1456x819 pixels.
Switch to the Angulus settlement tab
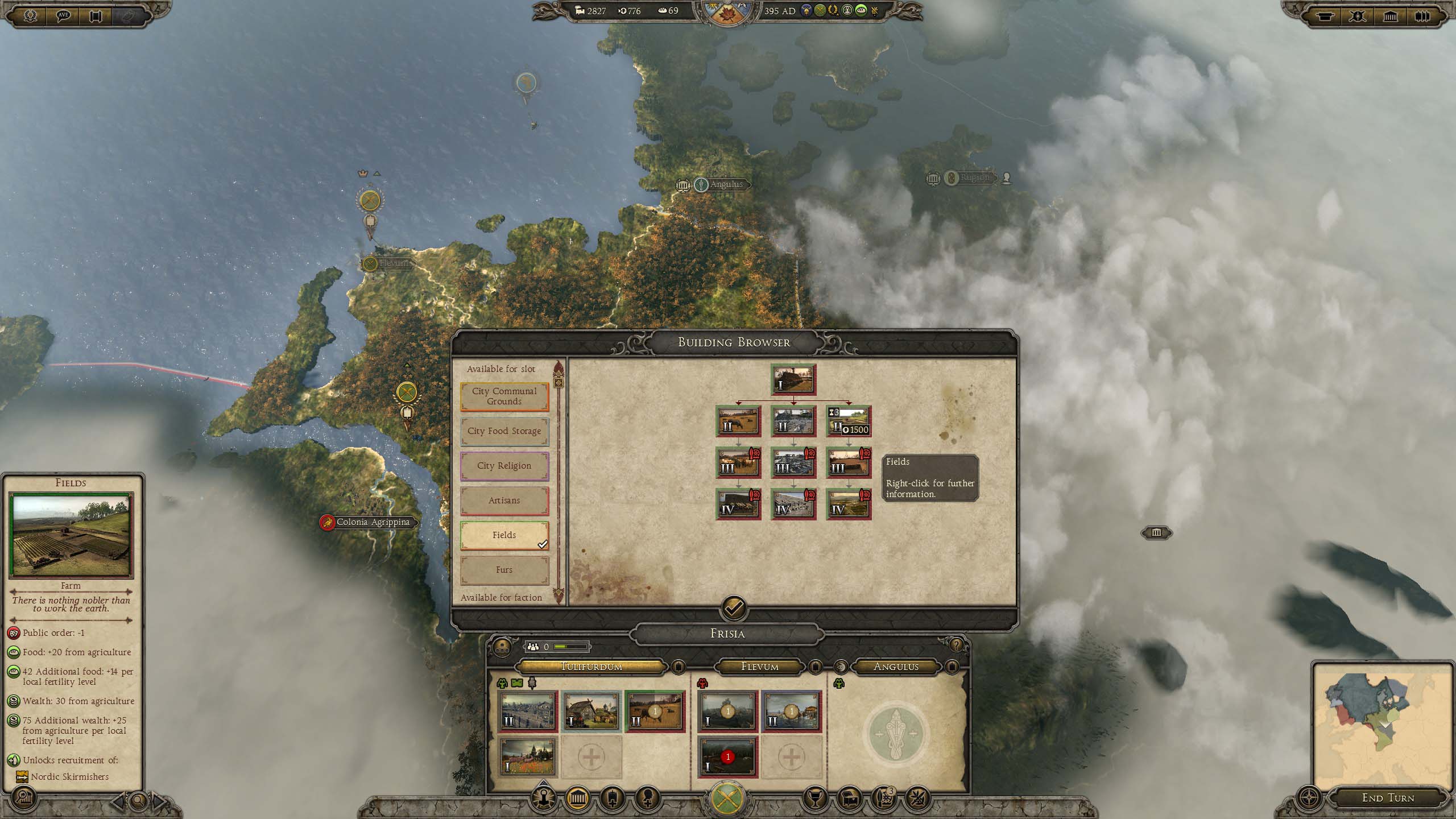point(896,667)
